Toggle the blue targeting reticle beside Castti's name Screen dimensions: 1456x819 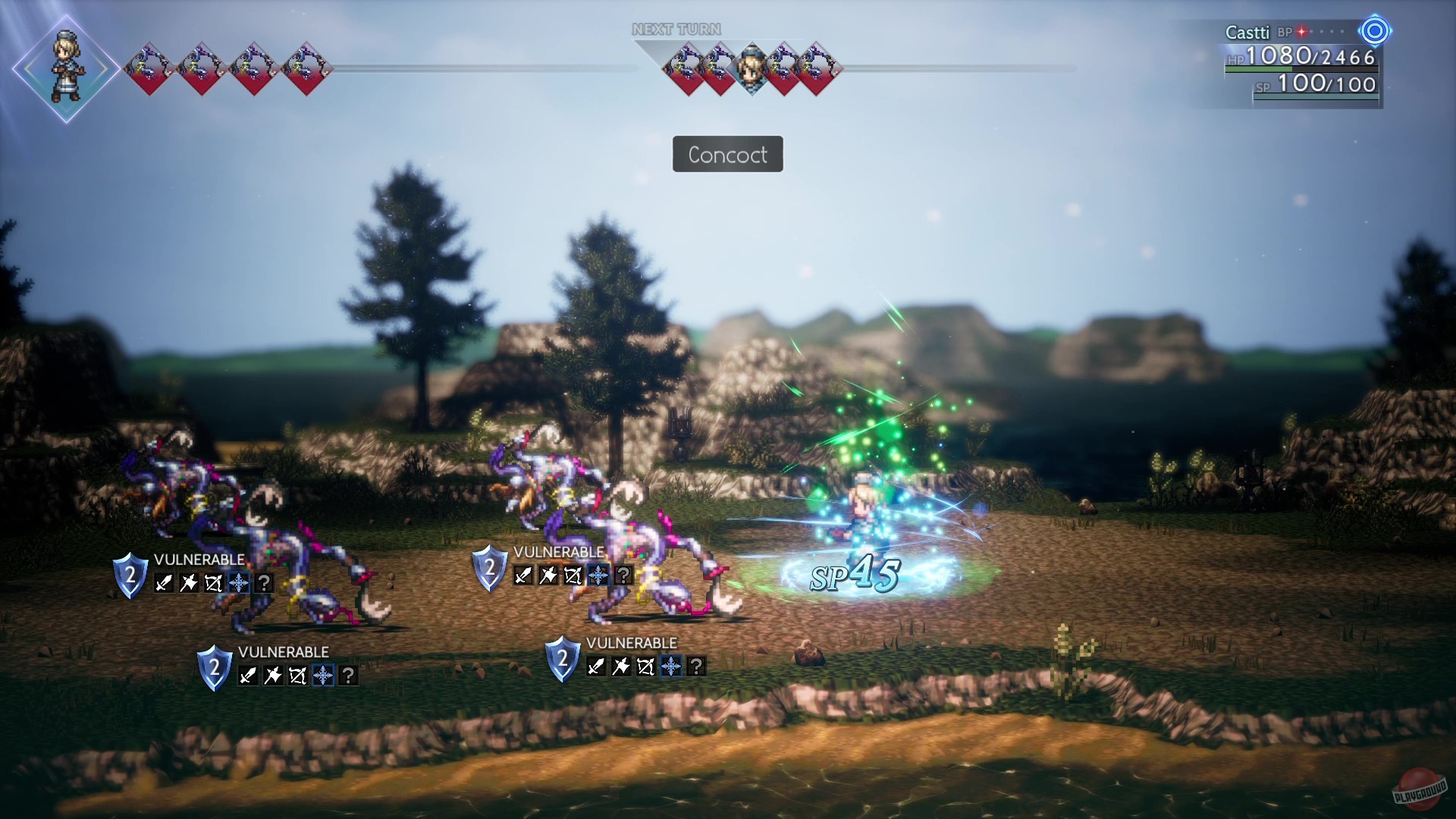tap(1374, 32)
